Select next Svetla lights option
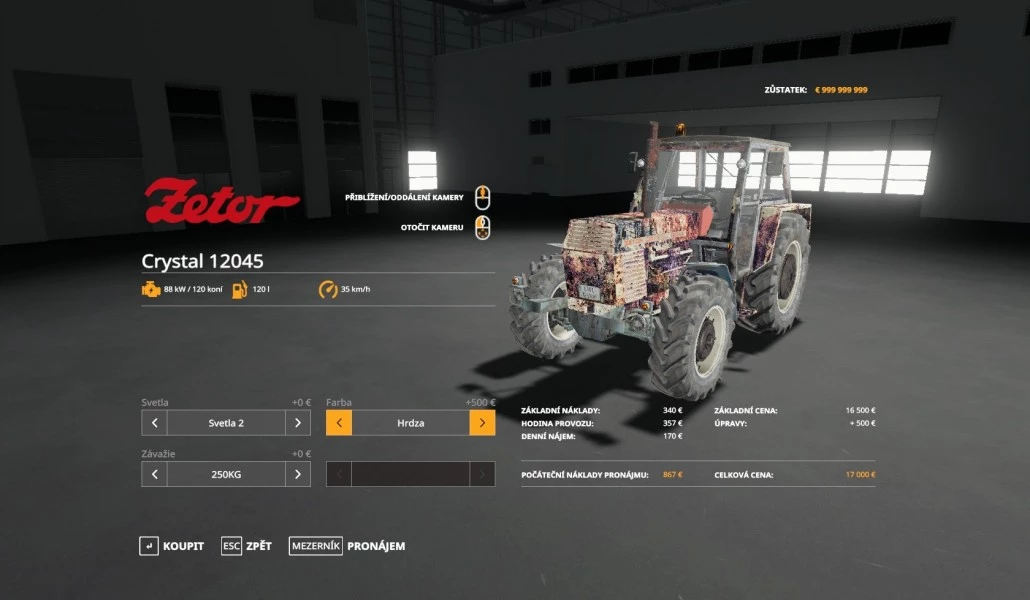The width and height of the screenshot is (1030, 600). pos(298,423)
